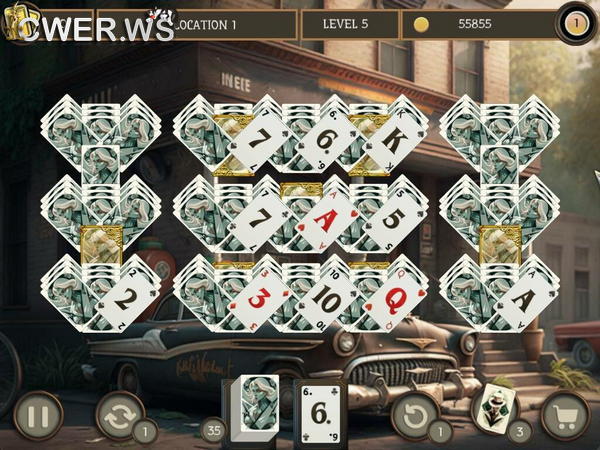This screenshot has width=600, height=450.
Task: Undo the last move
Action: point(414,412)
